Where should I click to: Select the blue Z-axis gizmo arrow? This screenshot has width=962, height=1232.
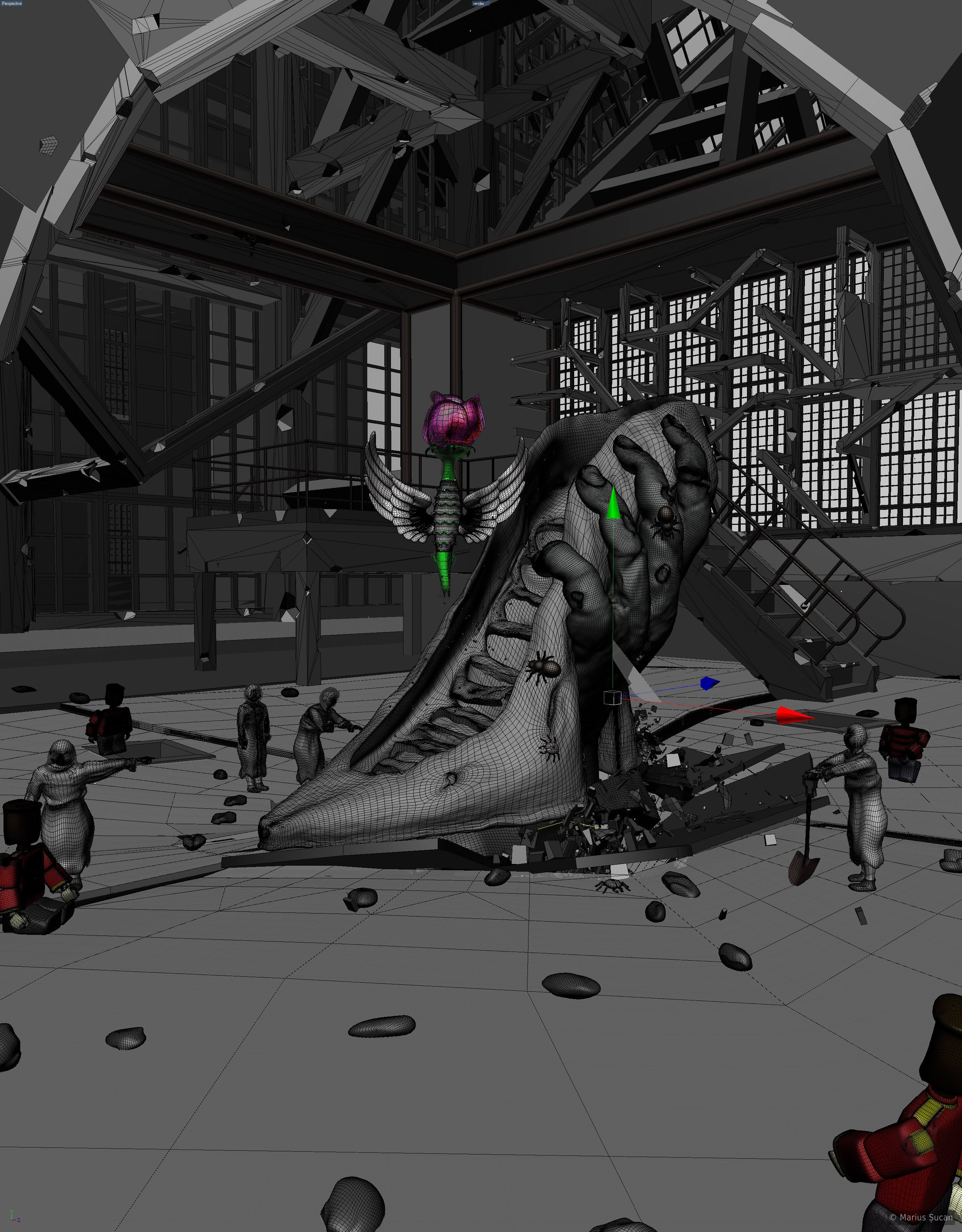[709, 683]
